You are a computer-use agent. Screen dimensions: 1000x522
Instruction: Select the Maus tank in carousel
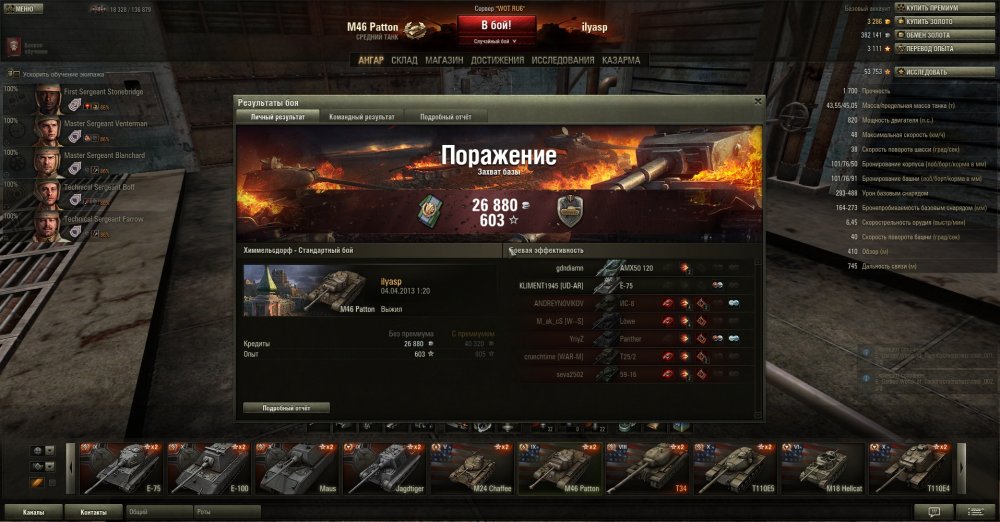[x=295, y=469]
